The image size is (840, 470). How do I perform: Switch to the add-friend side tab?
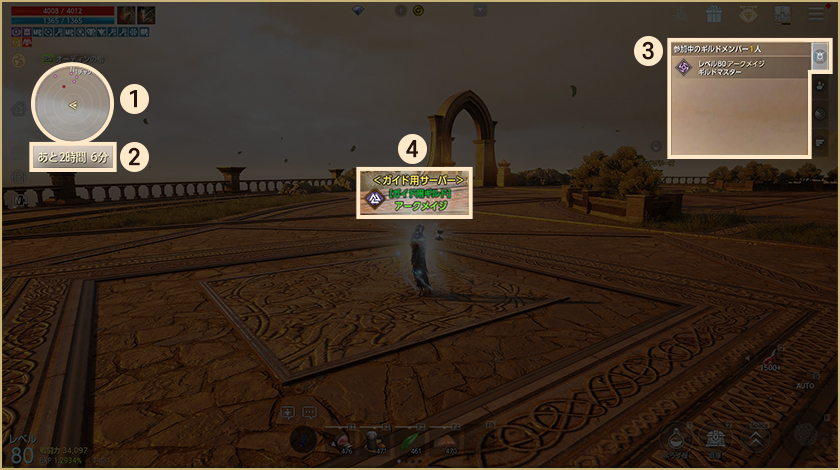click(819, 86)
